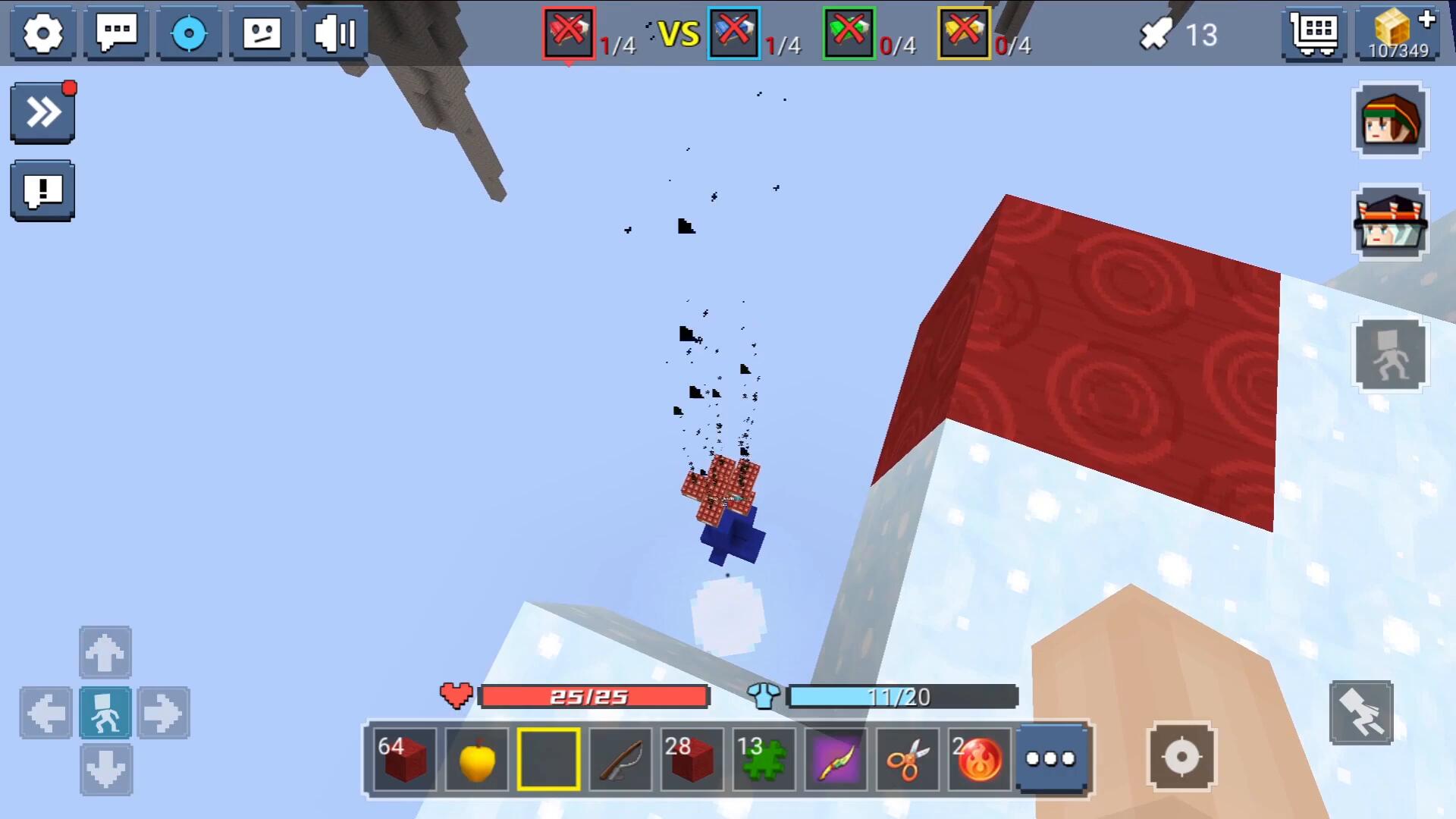This screenshot has width=1456, height=819.
Task: Move forward with the up arrow
Action: pos(105,652)
